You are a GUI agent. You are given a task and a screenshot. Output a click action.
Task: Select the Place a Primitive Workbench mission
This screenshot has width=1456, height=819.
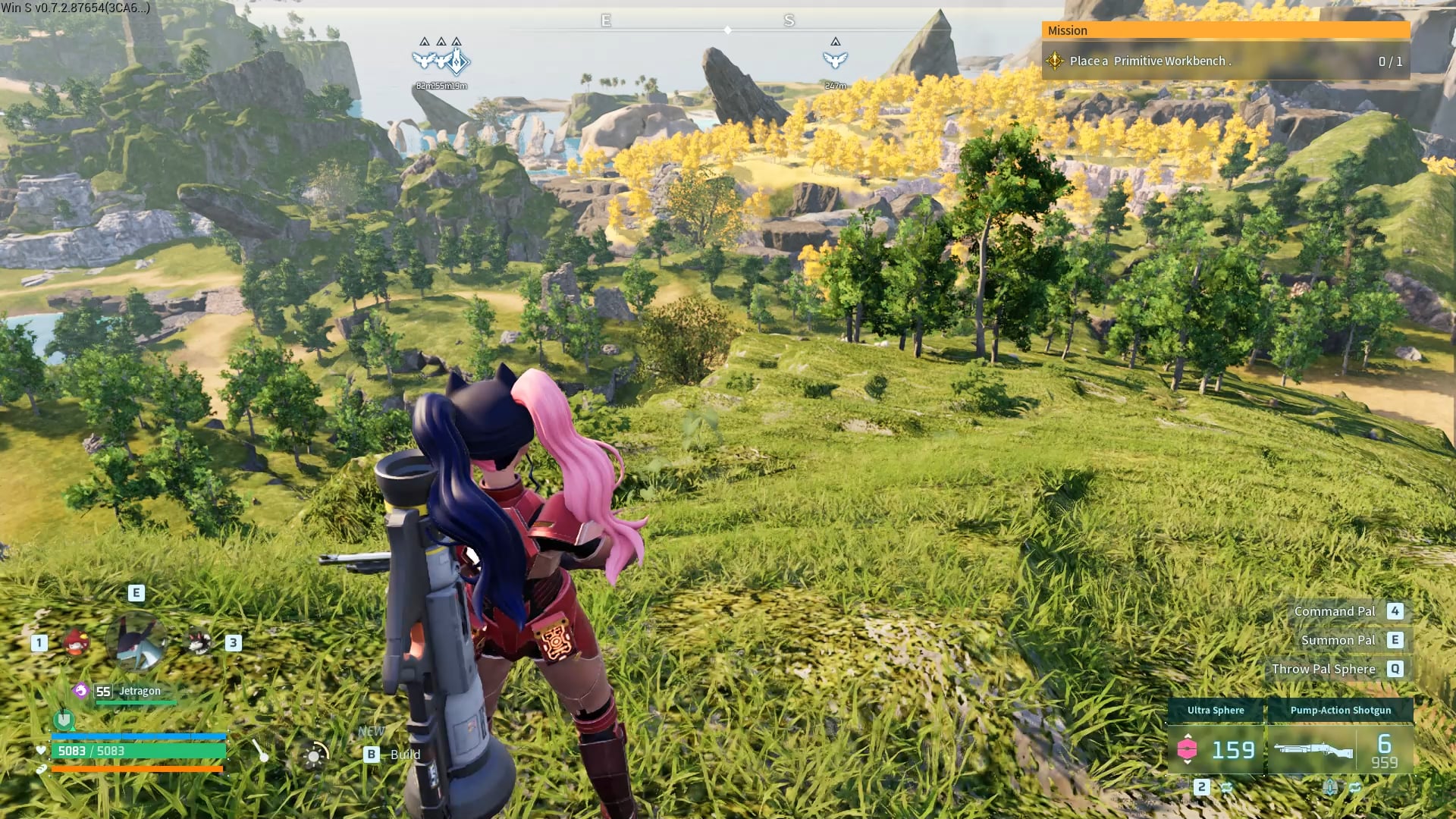click(1149, 61)
